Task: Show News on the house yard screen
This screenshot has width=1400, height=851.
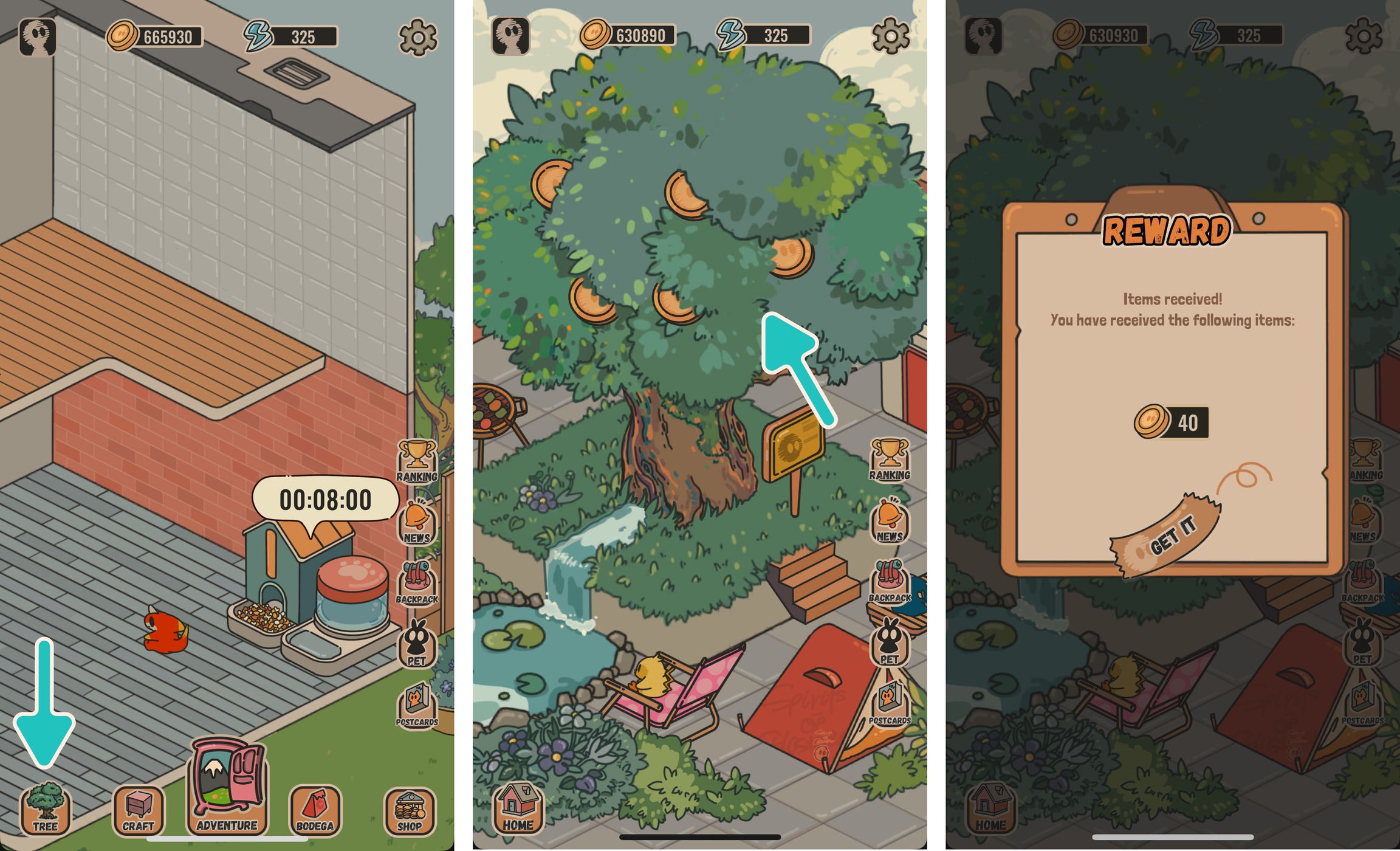Action: click(417, 522)
